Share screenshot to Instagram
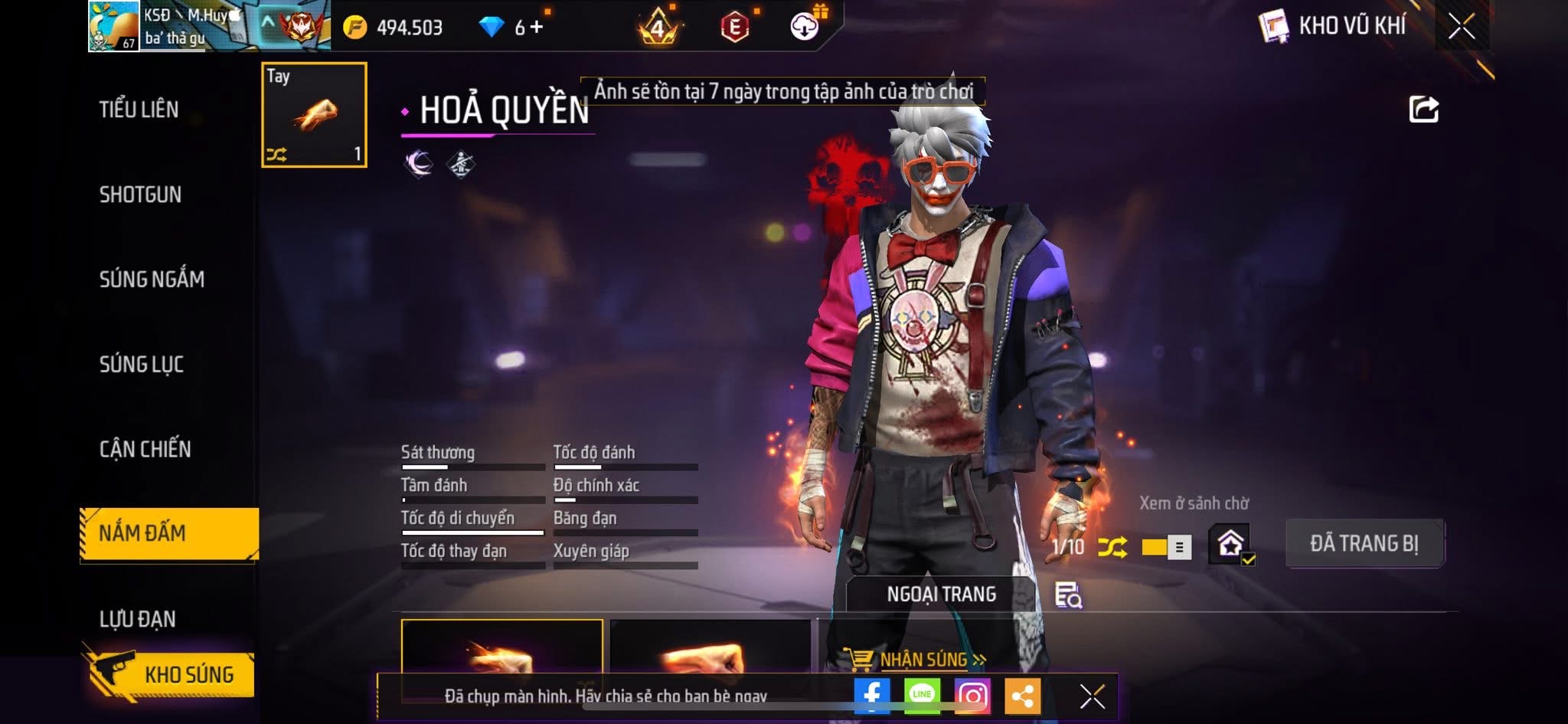This screenshot has width=1568, height=724. point(972,696)
